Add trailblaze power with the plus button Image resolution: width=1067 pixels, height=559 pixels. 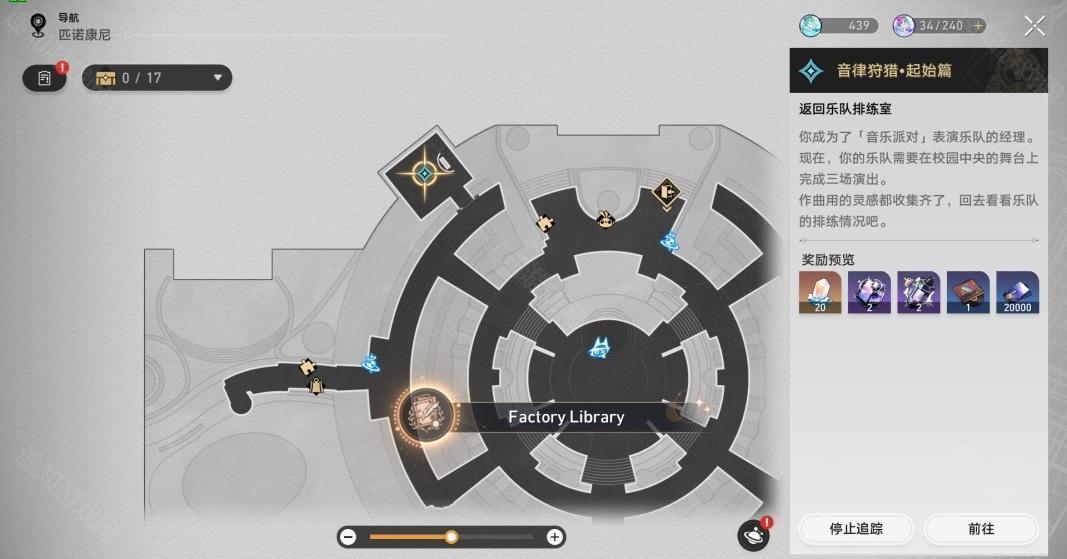978,26
